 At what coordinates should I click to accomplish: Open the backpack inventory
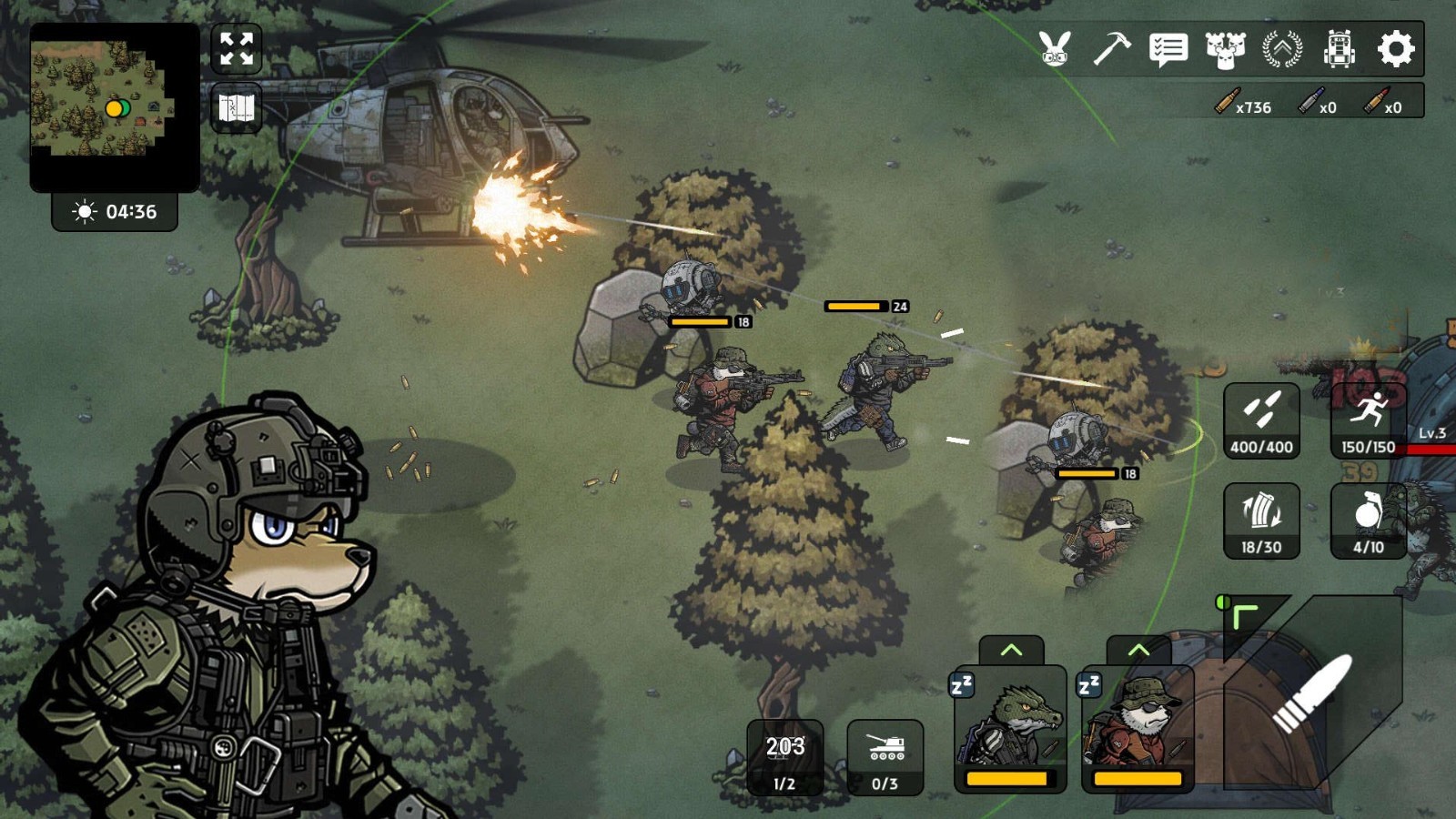[1339, 48]
